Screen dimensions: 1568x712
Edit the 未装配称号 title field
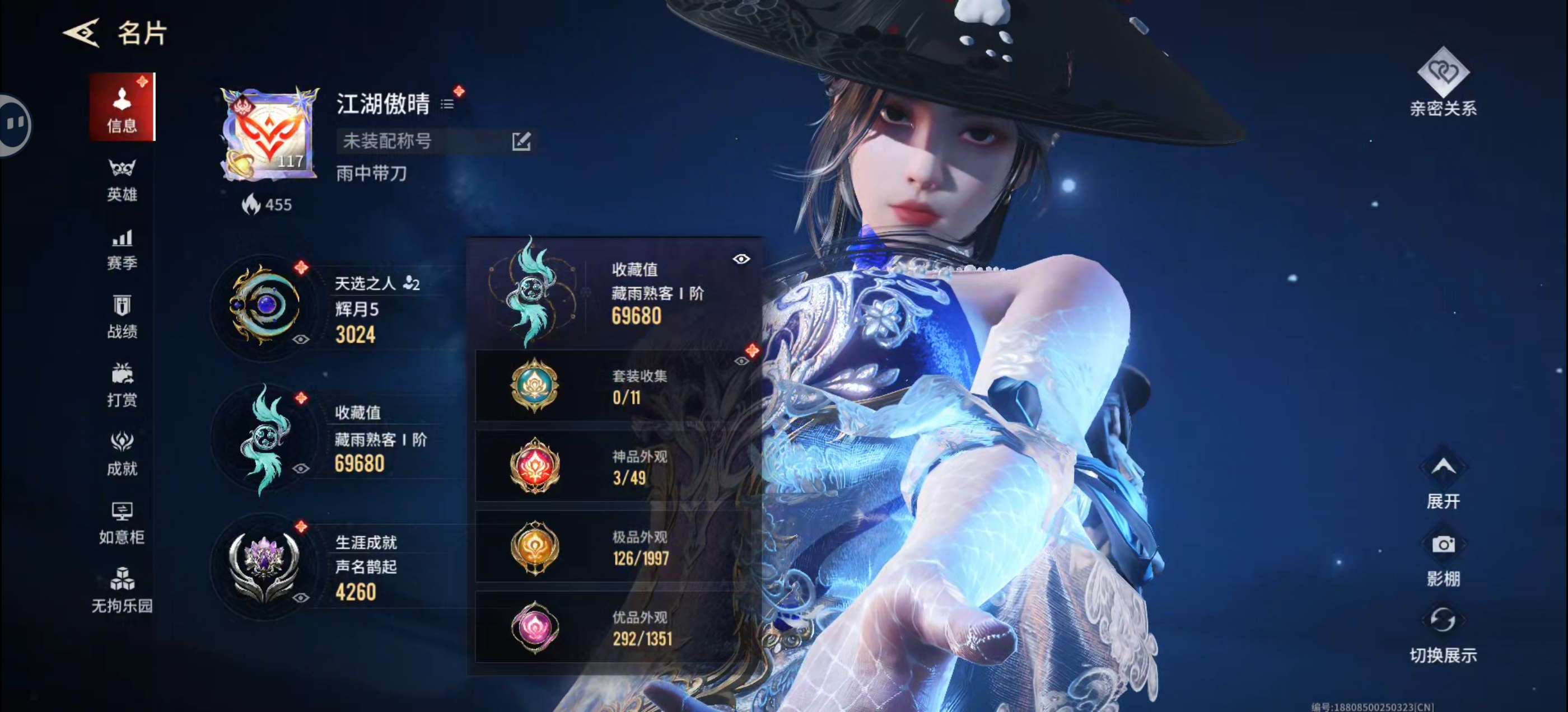pyautogui.click(x=521, y=141)
